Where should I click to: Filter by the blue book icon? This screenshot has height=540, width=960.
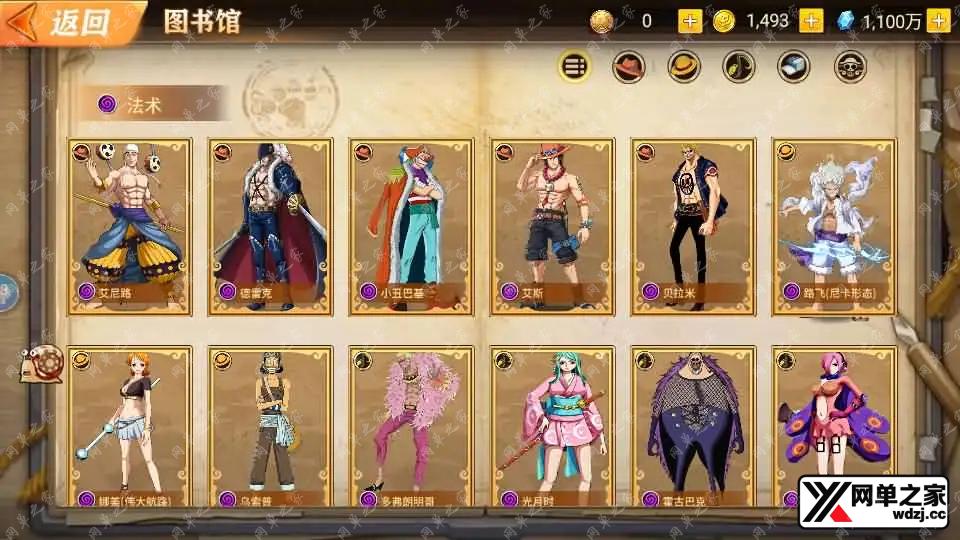(x=794, y=67)
